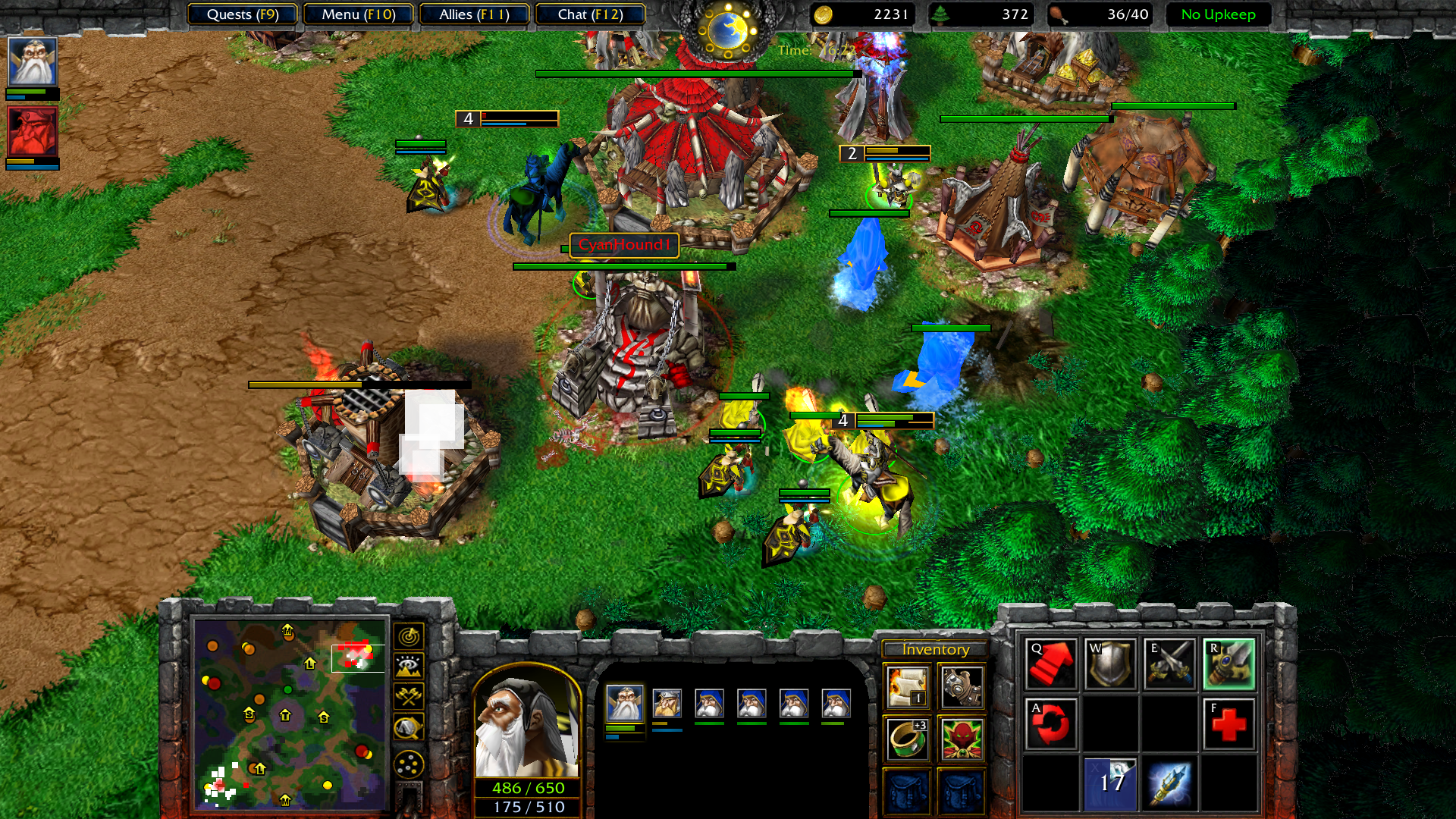The width and height of the screenshot is (1456, 819).
Task: Toggle minimap terrain display eye button
Action: (409, 667)
